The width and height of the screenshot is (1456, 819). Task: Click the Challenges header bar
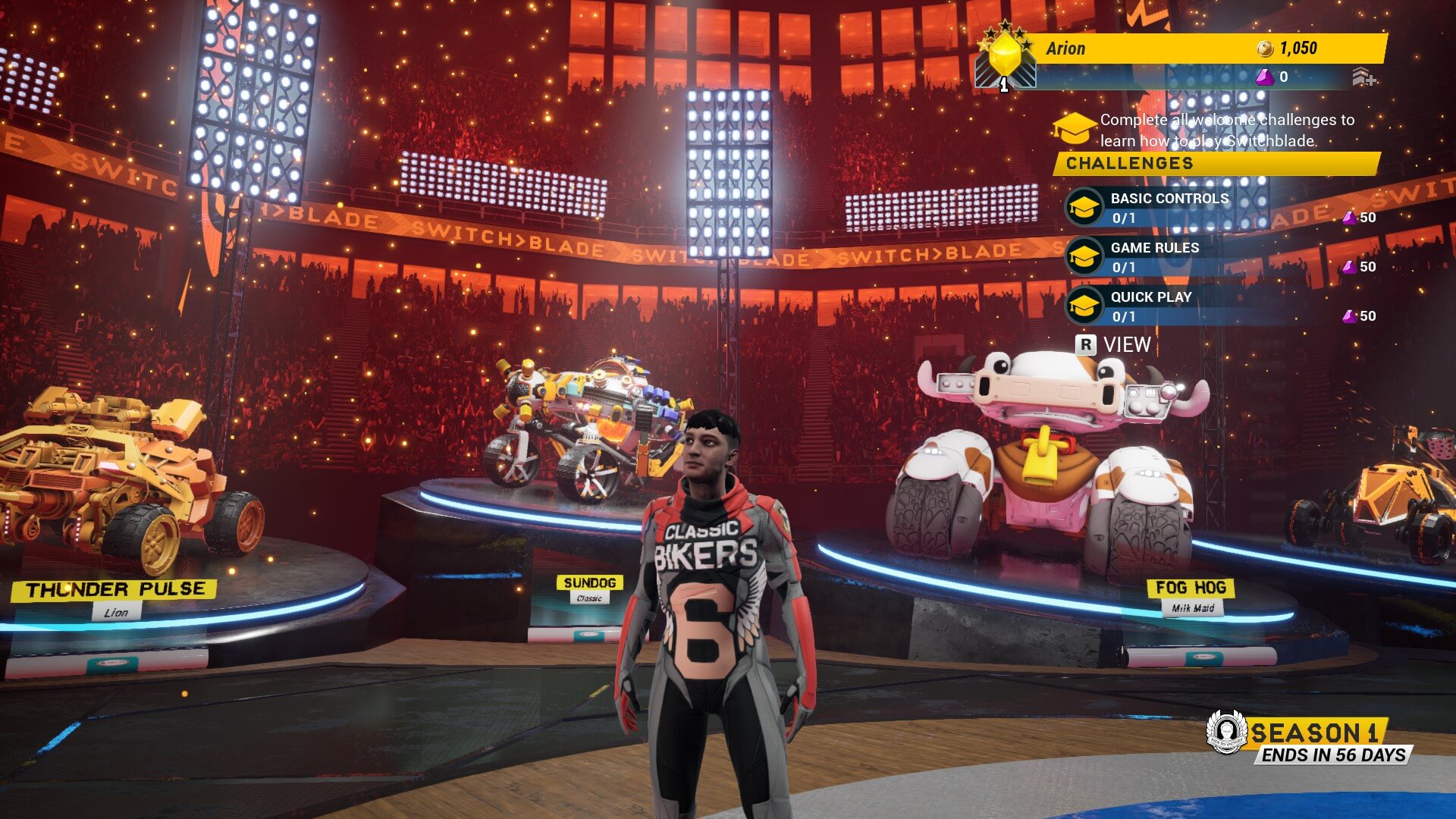1216,163
